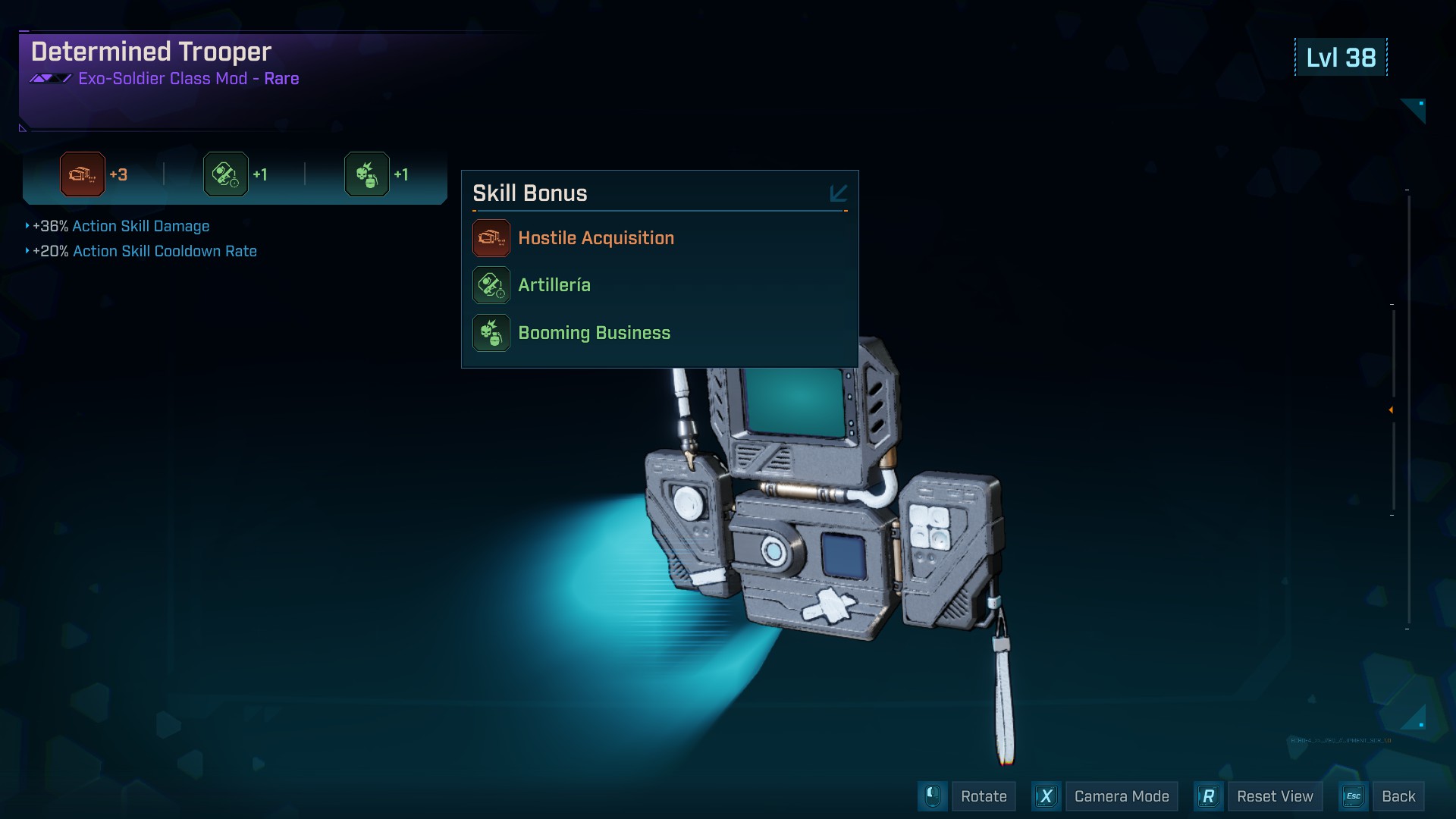Click the second +1 grenade skill icon
The image size is (1456, 819).
tap(367, 174)
